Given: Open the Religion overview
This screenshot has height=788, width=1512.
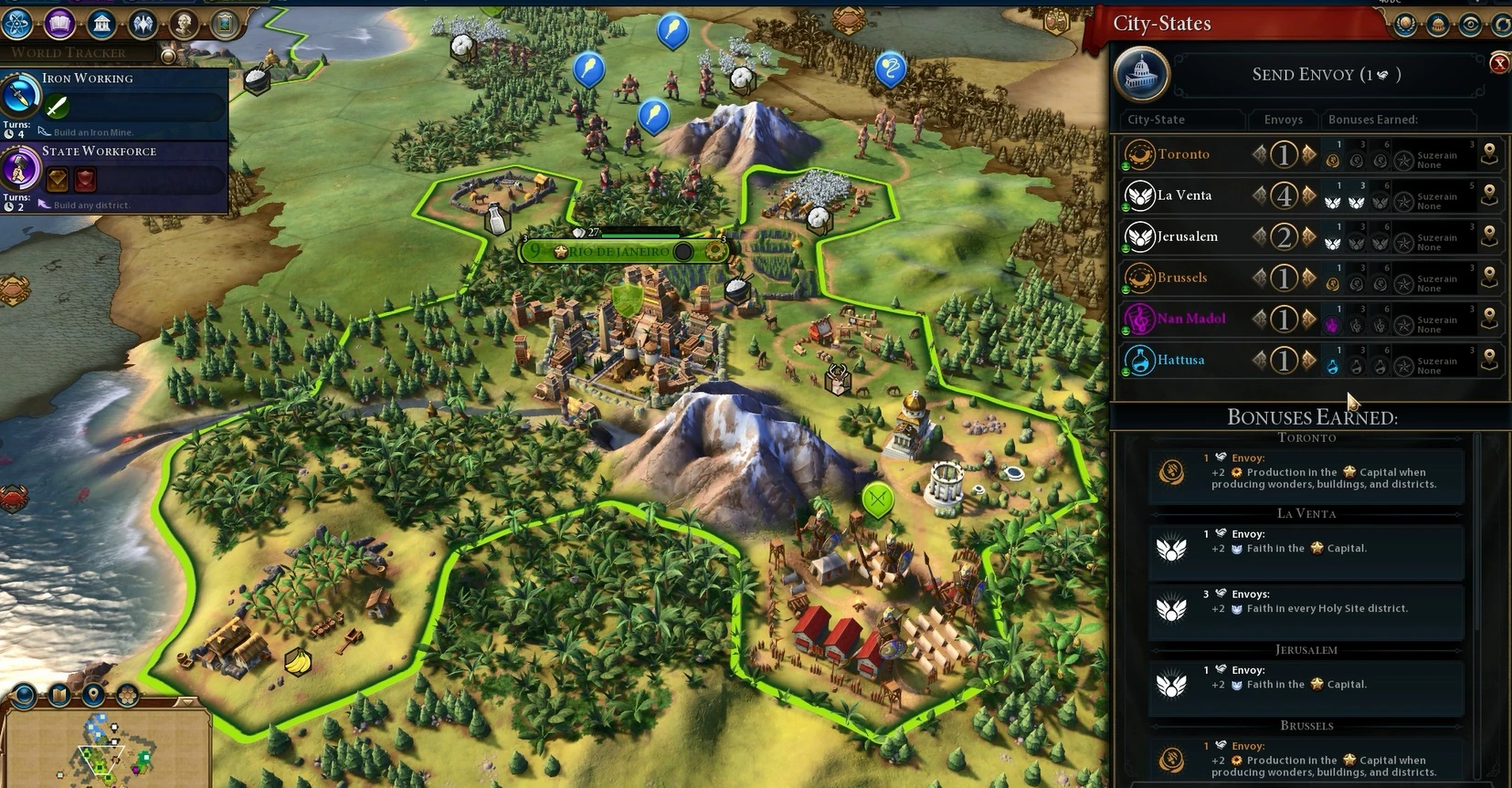Looking at the screenshot, I should [x=143, y=25].
